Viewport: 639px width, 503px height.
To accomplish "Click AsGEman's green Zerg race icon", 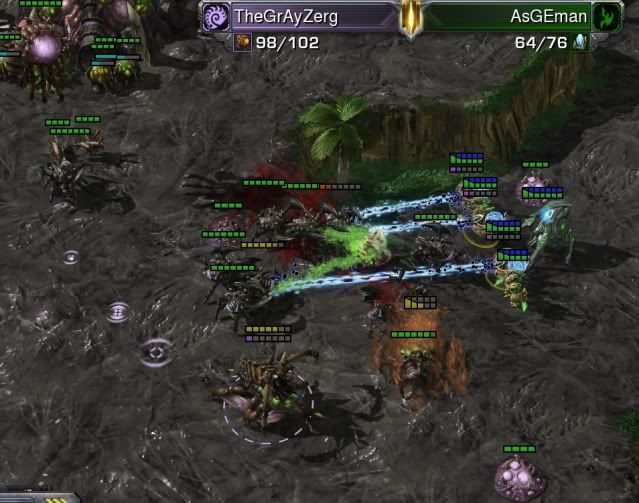I will (606, 16).
